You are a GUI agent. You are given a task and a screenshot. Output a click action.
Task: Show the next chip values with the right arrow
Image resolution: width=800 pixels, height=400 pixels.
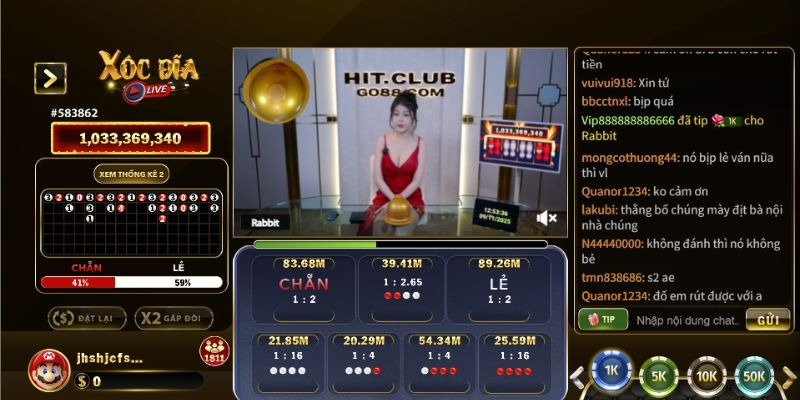789,377
